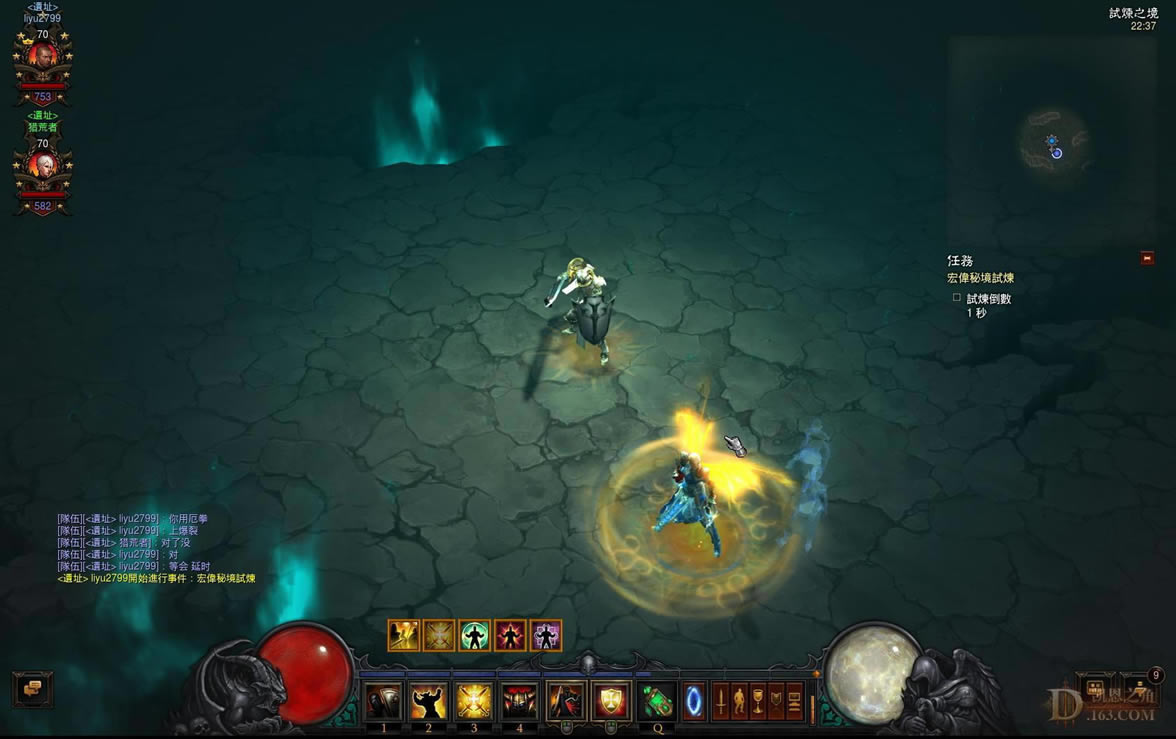Screen dimensions: 1176x739
Task: Click the 宏偉秘境試煉 quest title
Action: click(980, 278)
